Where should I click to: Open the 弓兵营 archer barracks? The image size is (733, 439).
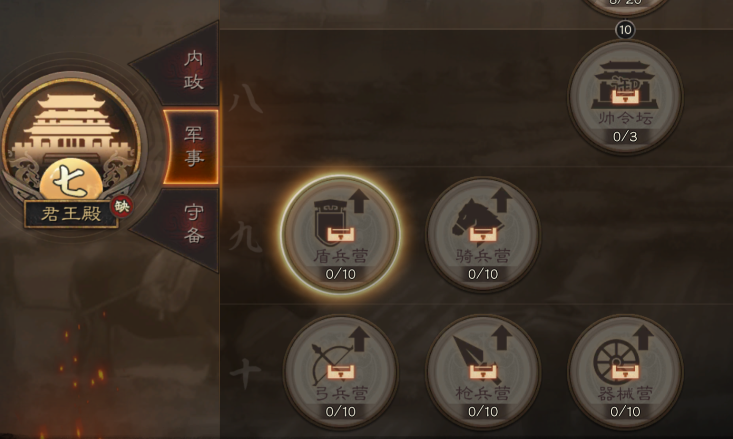pyautogui.click(x=340, y=371)
